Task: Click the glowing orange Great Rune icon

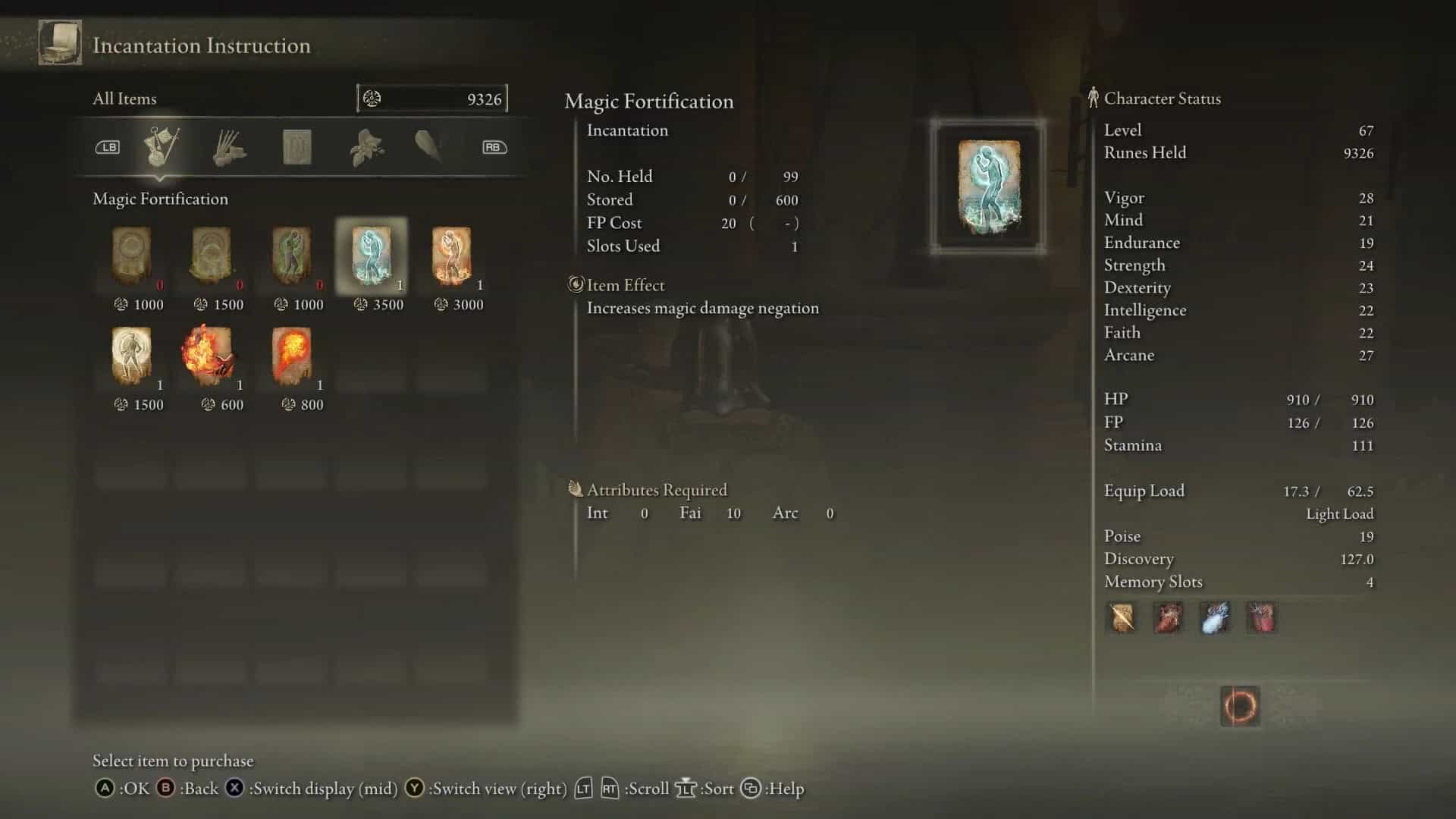Action: pyautogui.click(x=1241, y=706)
